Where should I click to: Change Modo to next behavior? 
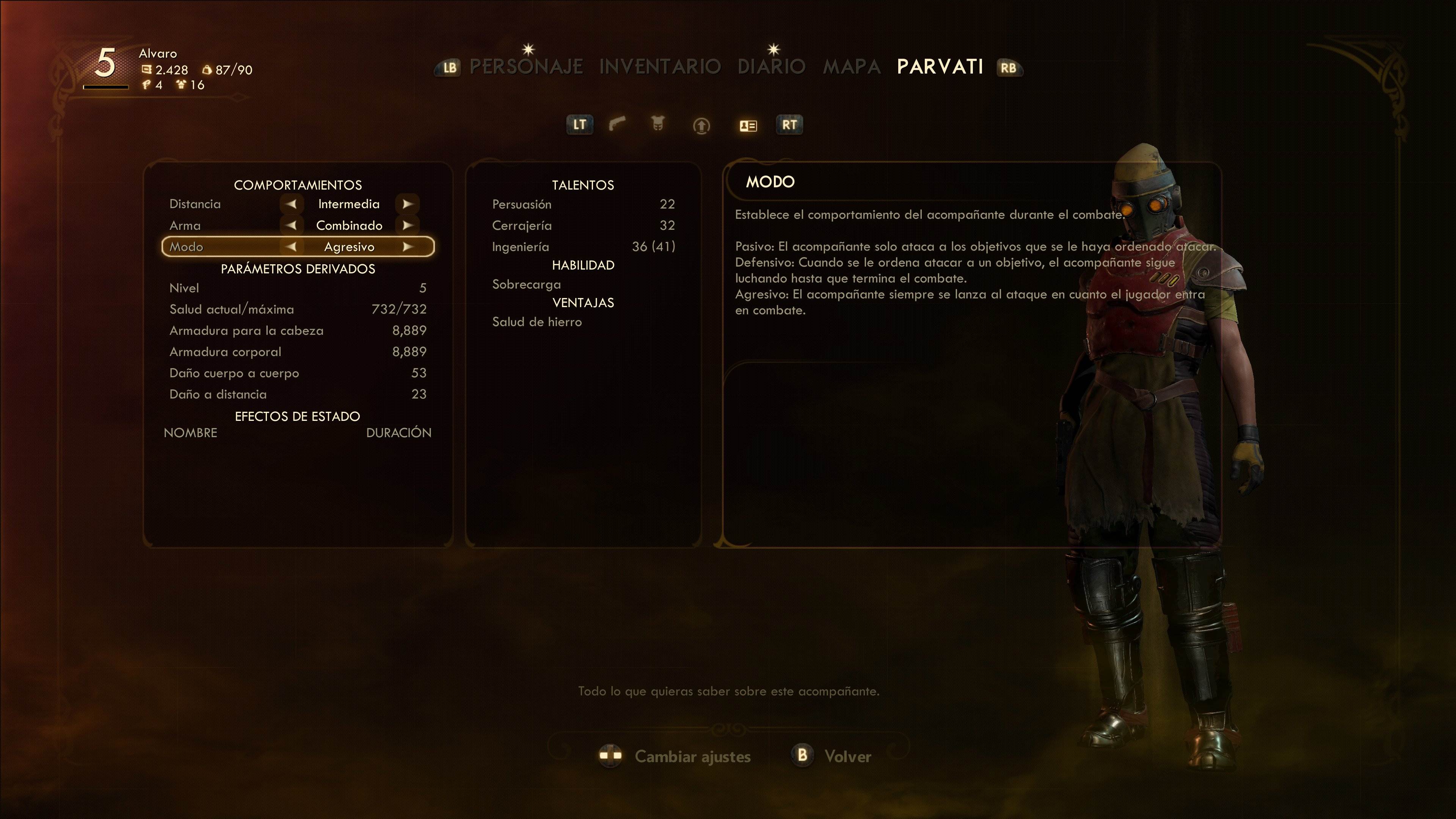click(x=408, y=247)
